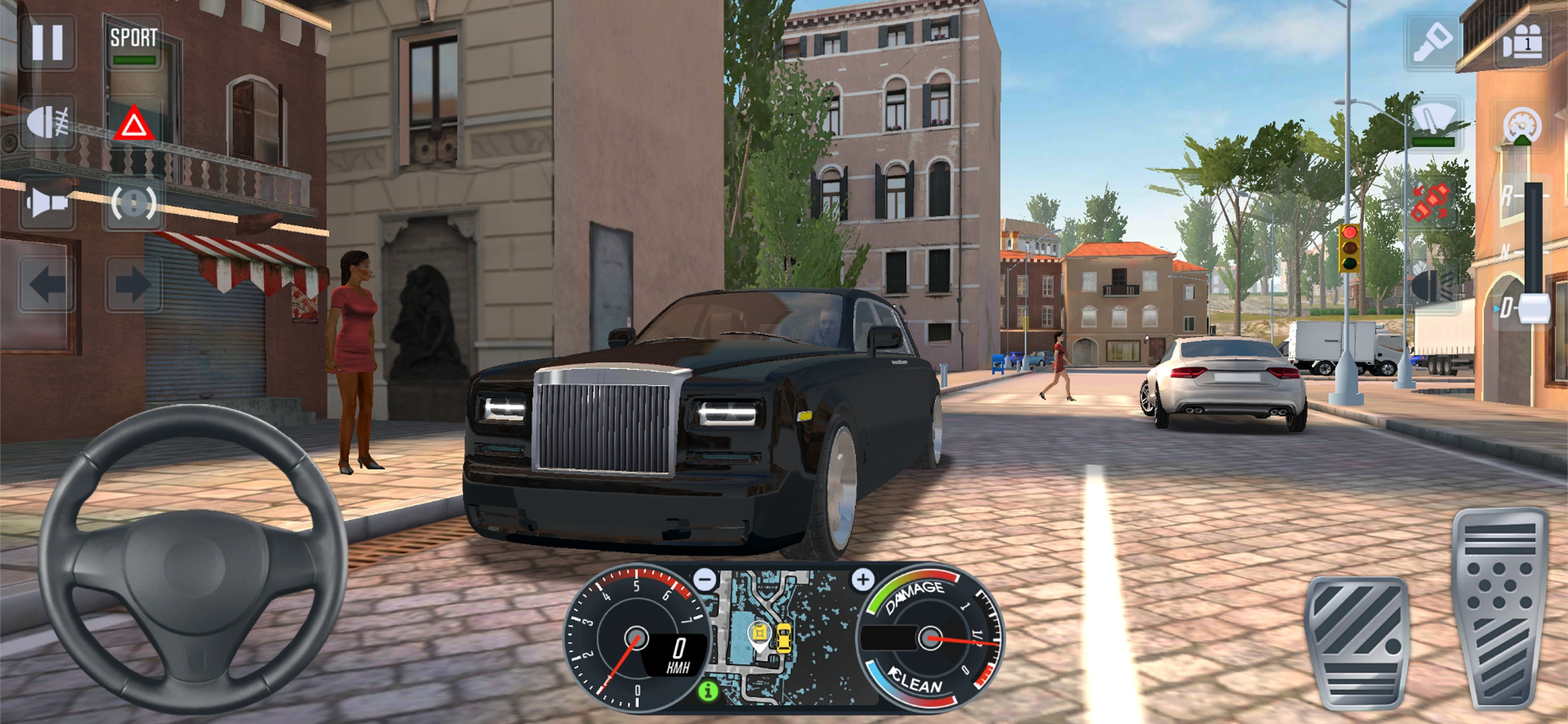Open the green info button
Image resolution: width=1568 pixels, height=724 pixels.
point(708,691)
